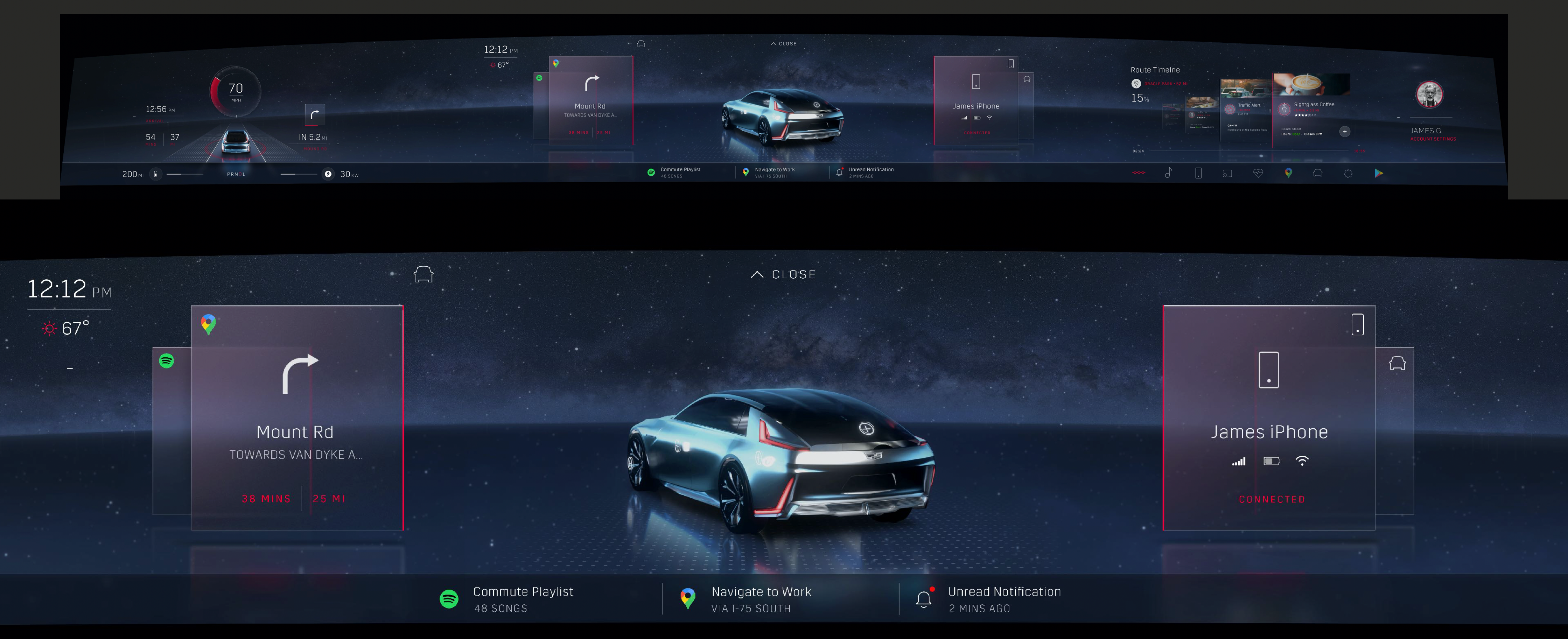Open the settings gear in the dock
The width and height of the screenshot is (1568, 639).
tap(1347, 174)
